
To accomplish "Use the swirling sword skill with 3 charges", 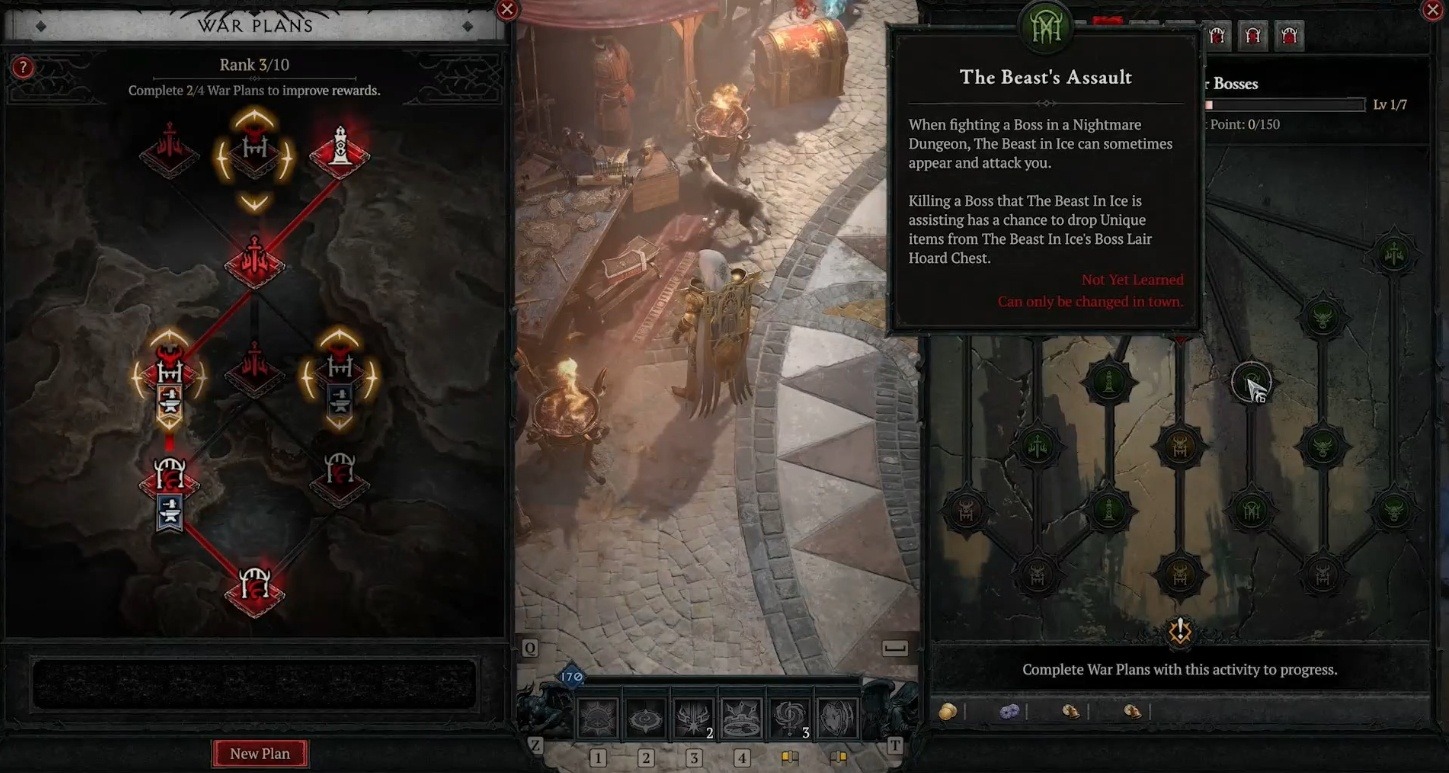I will click(x=789, y=718).
